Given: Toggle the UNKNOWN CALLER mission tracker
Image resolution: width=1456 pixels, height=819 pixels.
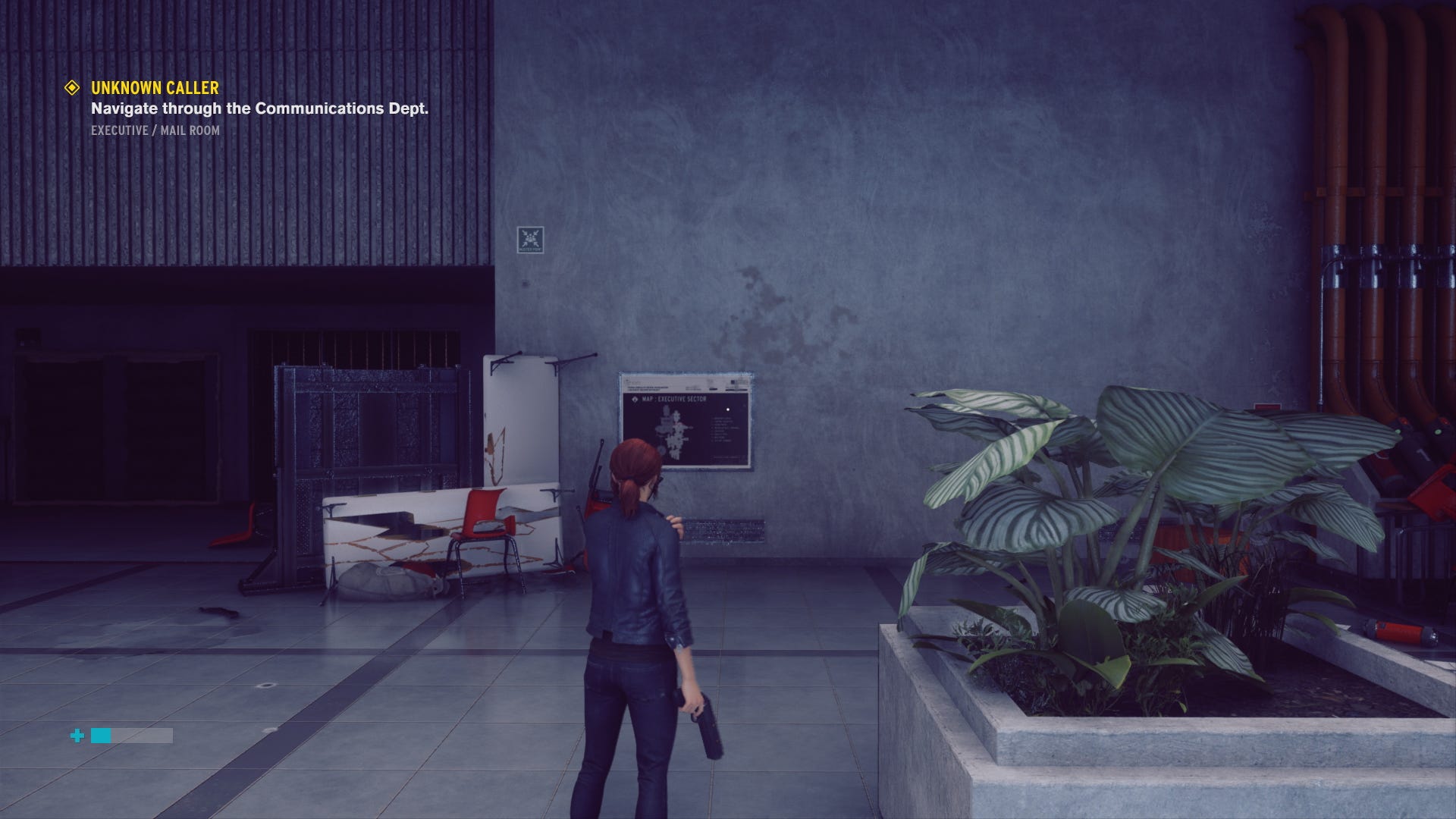Looking at the screenshot, I should pos(153,88).
